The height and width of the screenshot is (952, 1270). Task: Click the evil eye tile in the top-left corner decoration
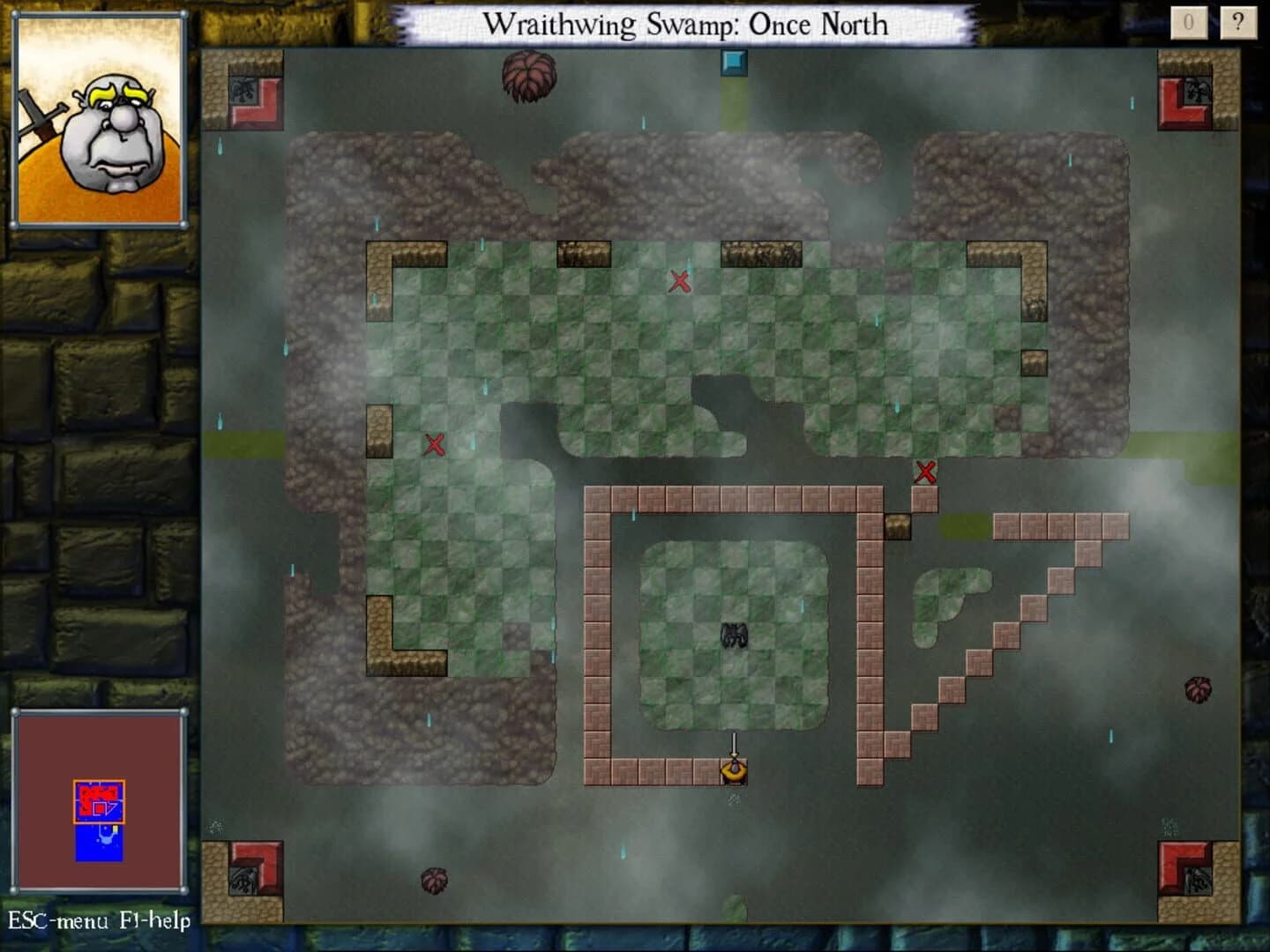click(x=244, y=88)
